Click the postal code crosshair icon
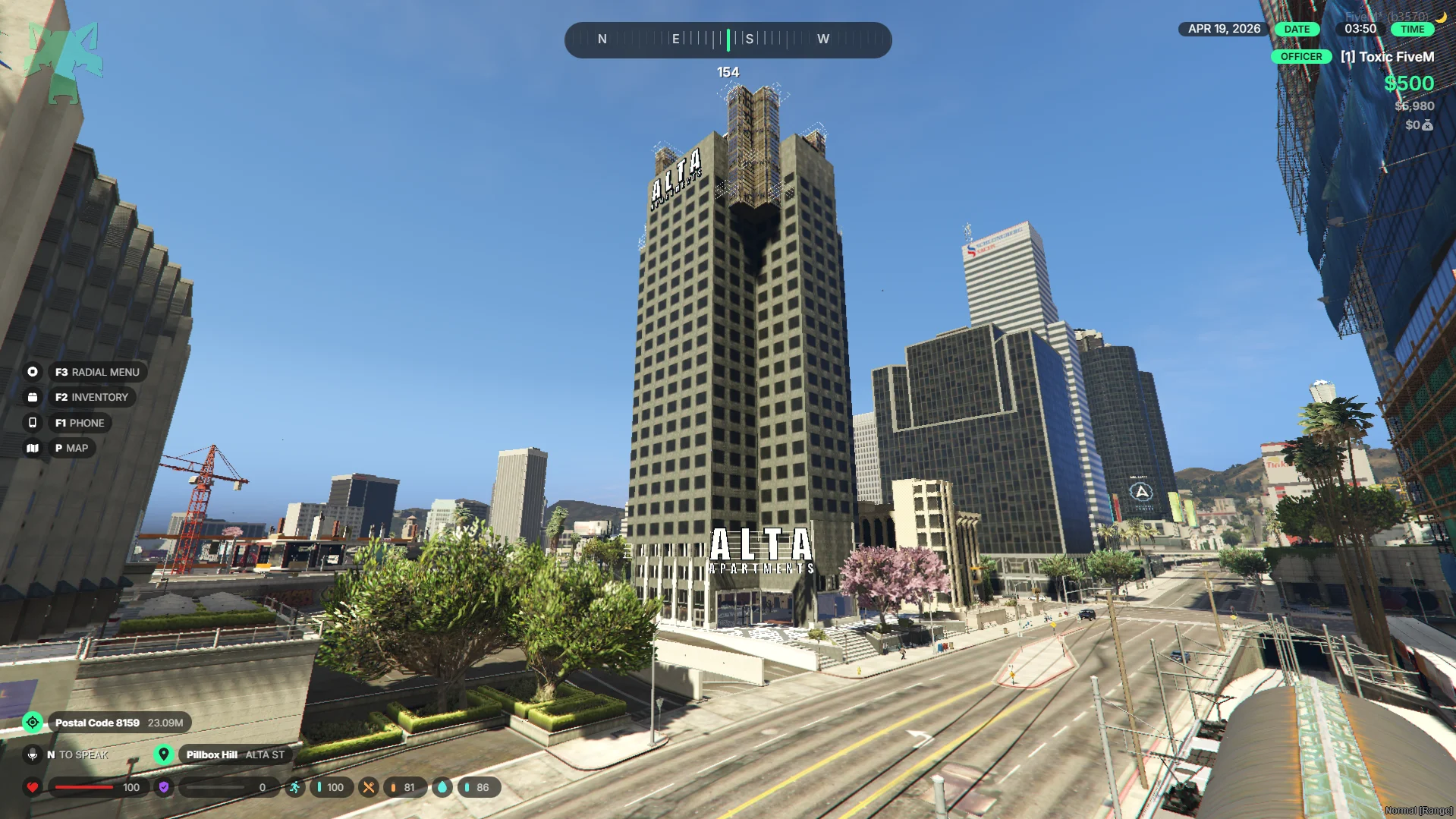This screenshot has width=1456, height=819. [x=33, y=723]
